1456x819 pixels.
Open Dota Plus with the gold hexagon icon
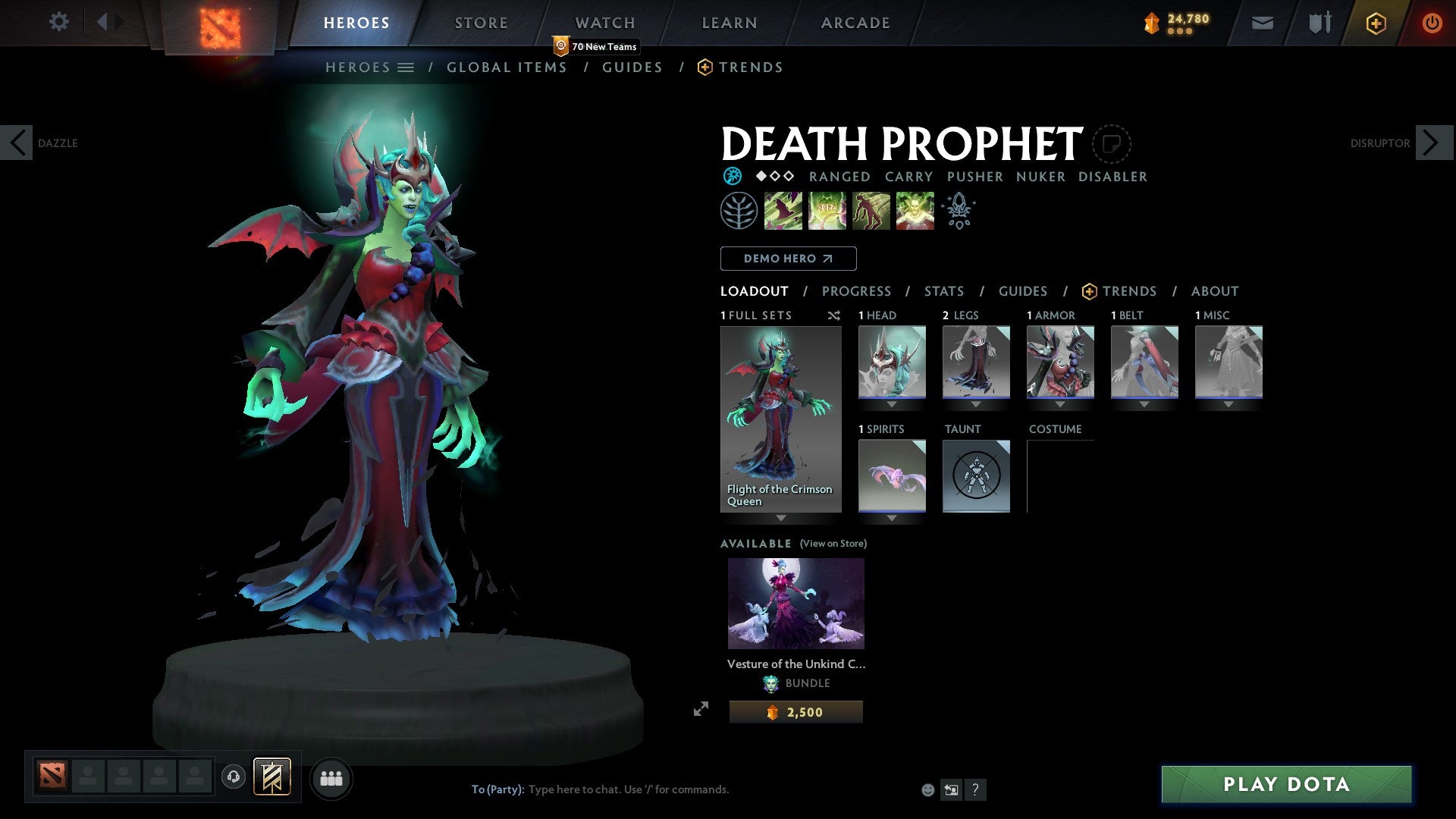[1375, 23]
